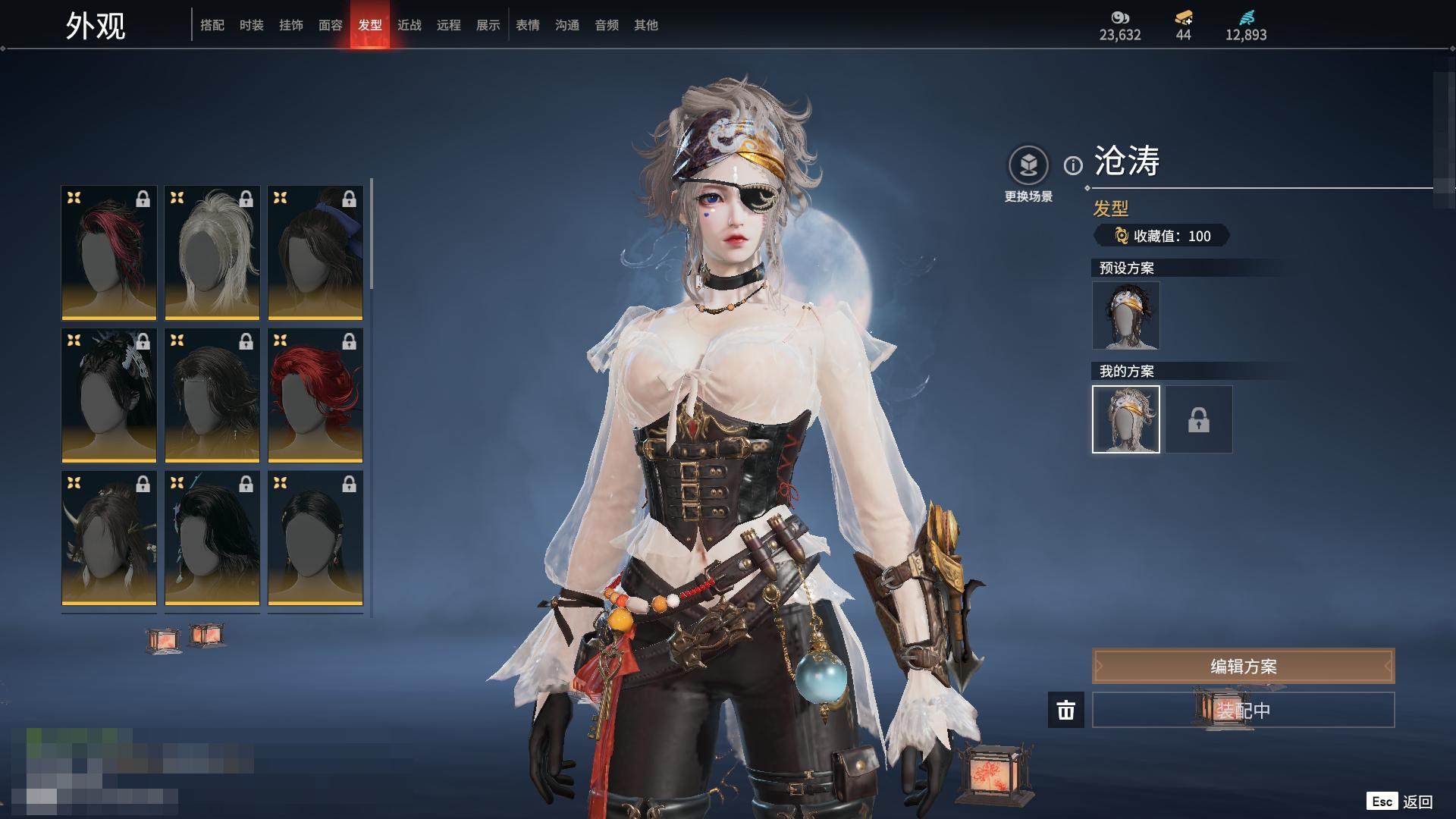This screenshot has width=1456, height=819.
Task: Switch to the 搭配 tab
Action: point(212,25)
